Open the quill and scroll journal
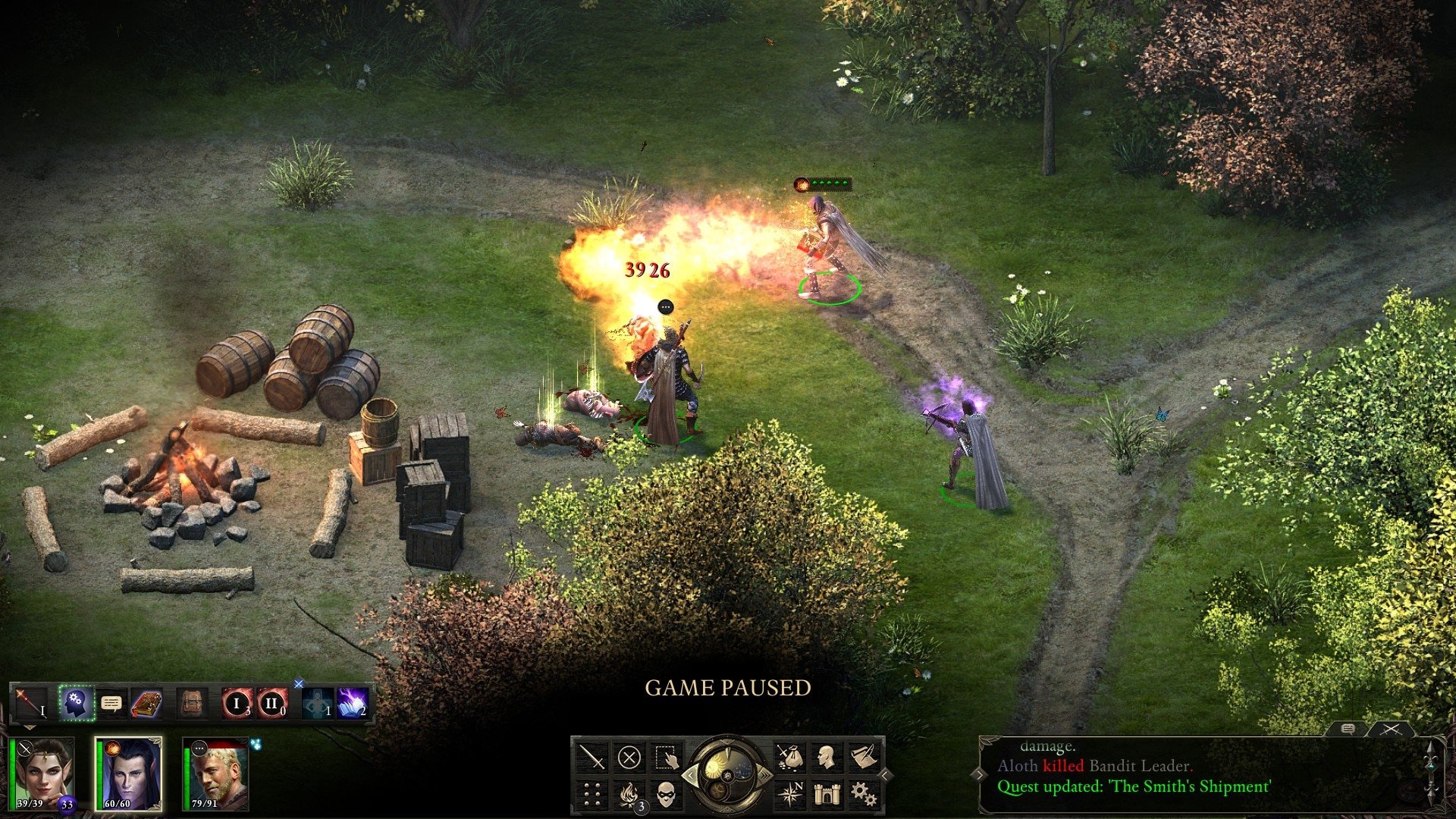 [x=863, y=757]
